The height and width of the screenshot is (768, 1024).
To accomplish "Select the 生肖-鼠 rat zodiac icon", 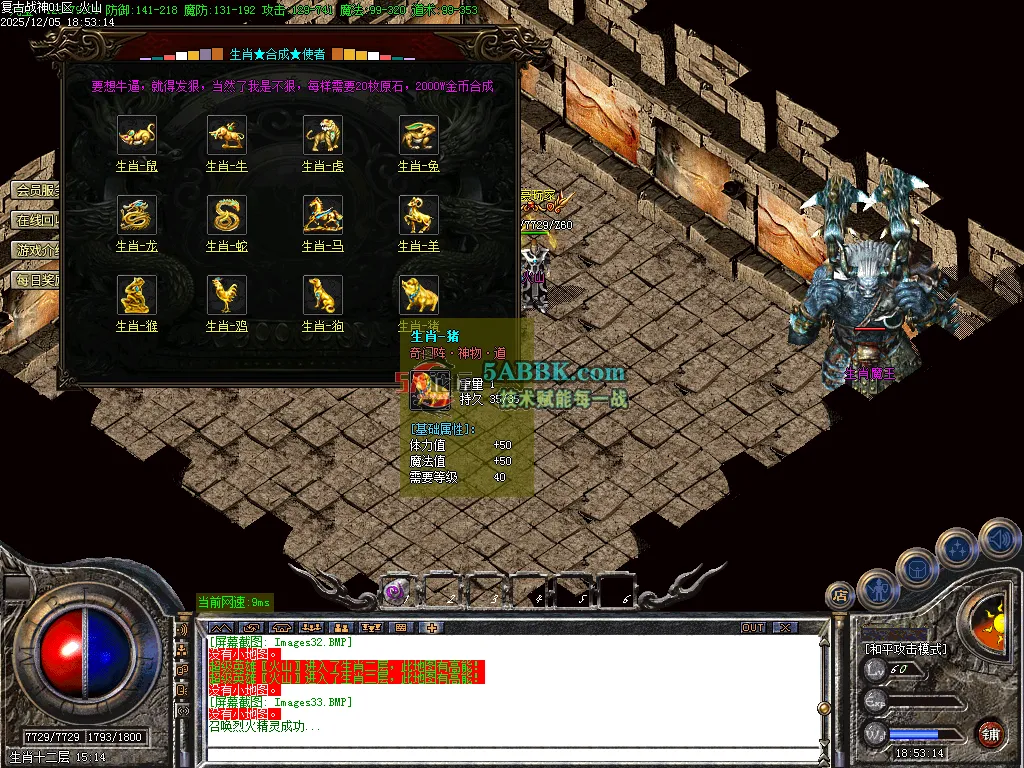I will pos(137,135).
